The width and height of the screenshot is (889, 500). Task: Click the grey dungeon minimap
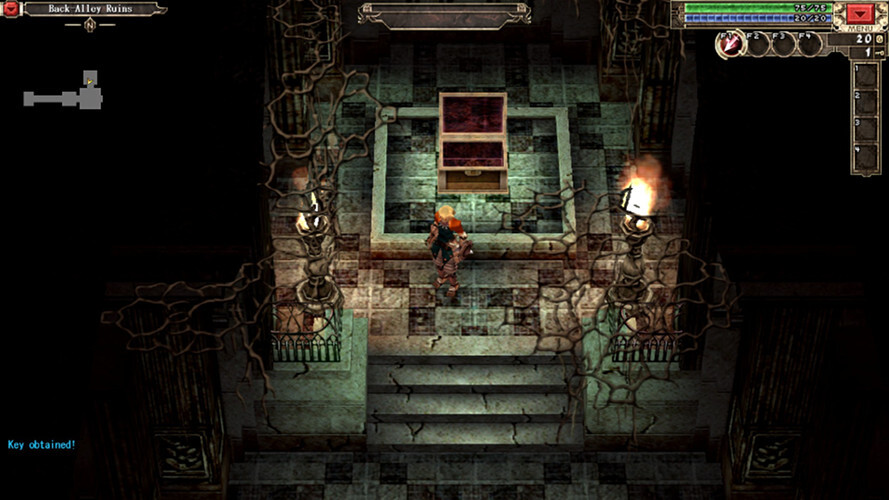tap(64, 95)
